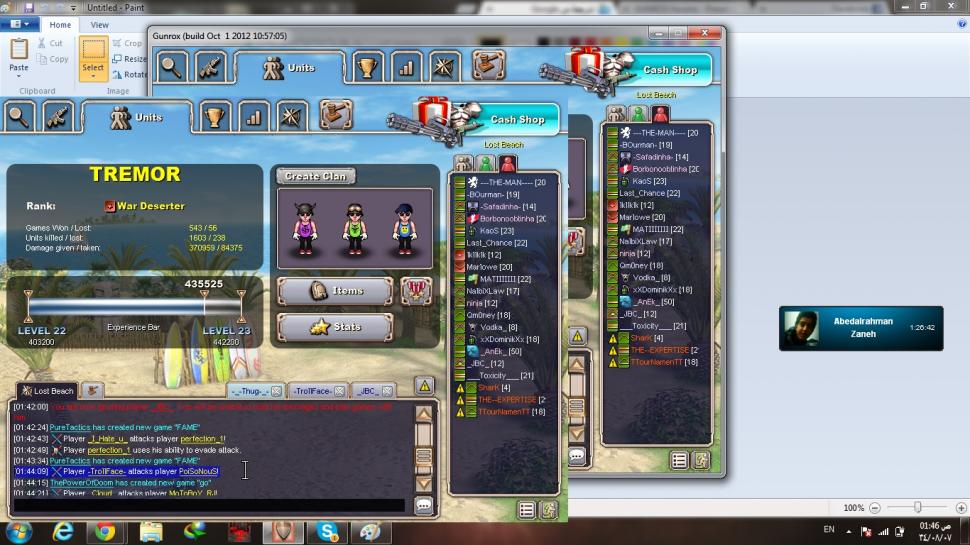The width and height of the screenshot is (970, 545).
Task: Click the Create Clan button
Action: coord(315,176)
